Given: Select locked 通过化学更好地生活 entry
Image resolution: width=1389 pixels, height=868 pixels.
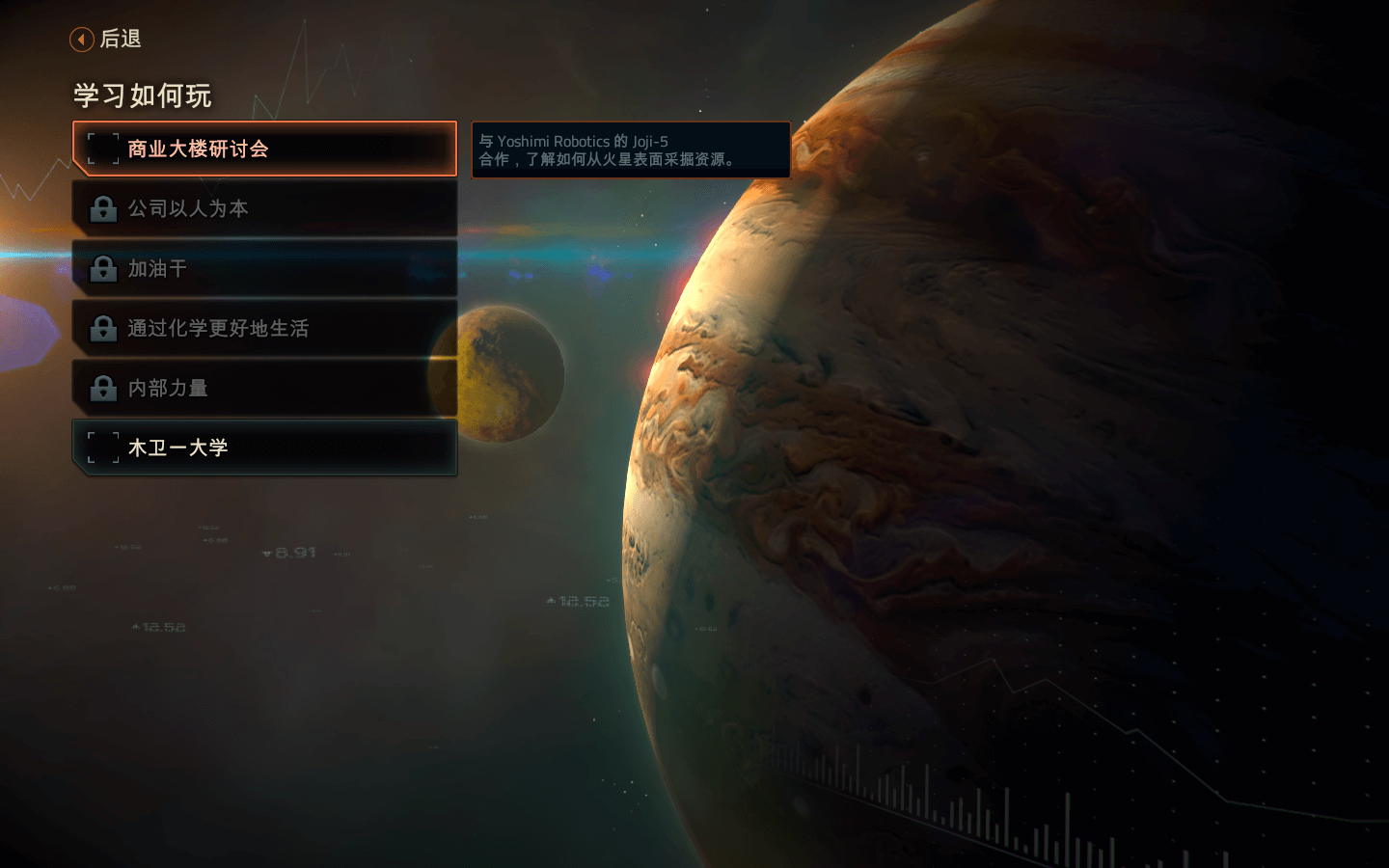Looking at the screenshot, I should coord(264,329).
